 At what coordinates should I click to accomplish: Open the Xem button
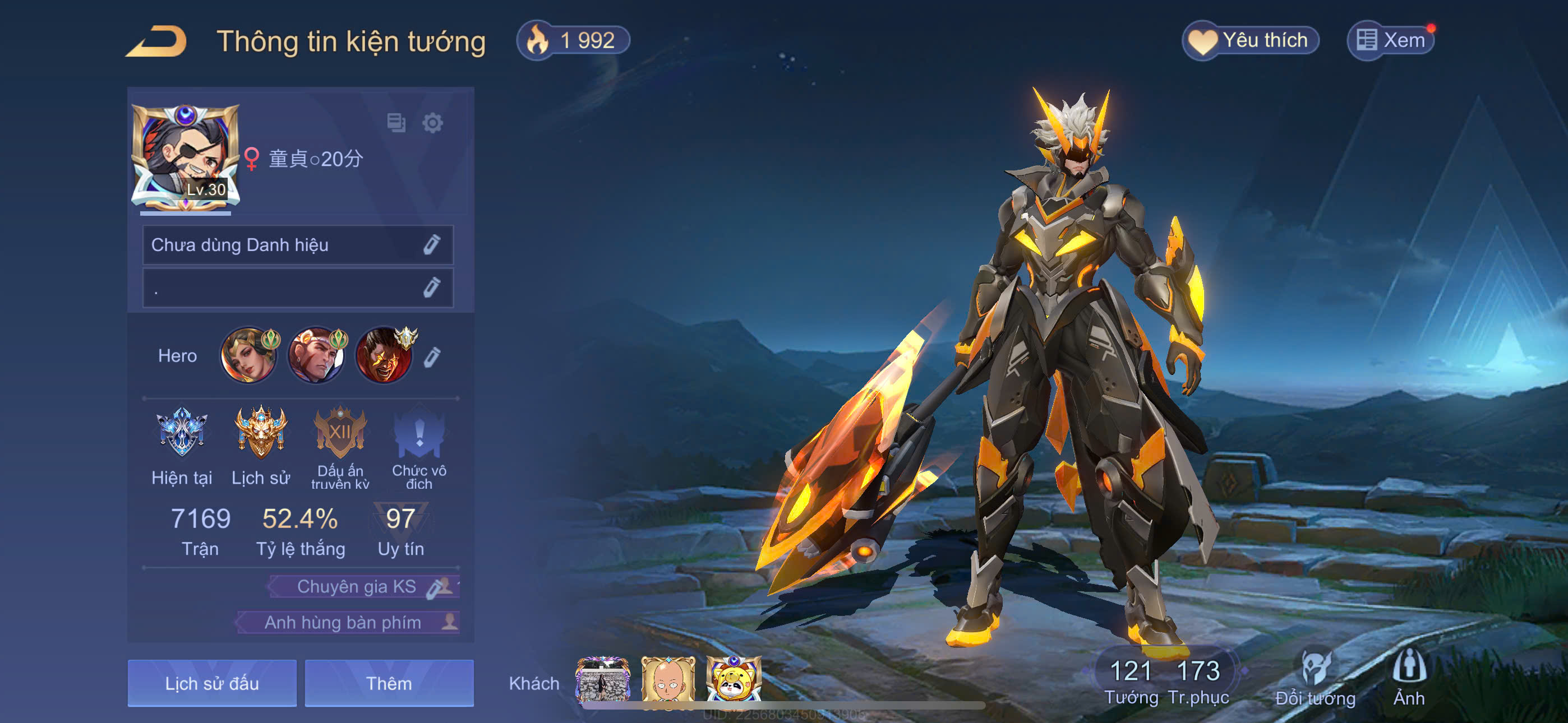click(1391, 41)
